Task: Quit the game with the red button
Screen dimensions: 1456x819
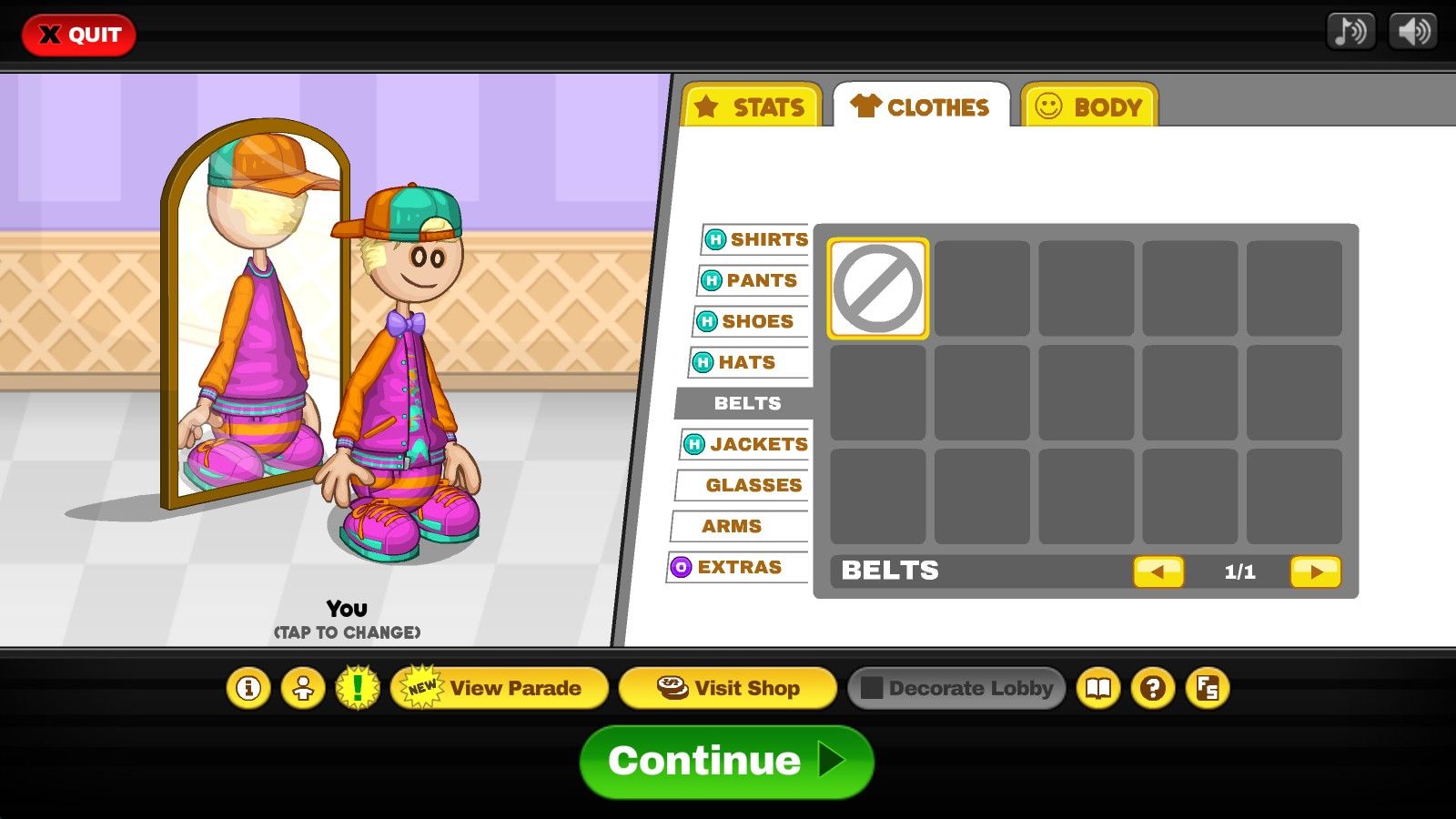Action: pos(79,35)
